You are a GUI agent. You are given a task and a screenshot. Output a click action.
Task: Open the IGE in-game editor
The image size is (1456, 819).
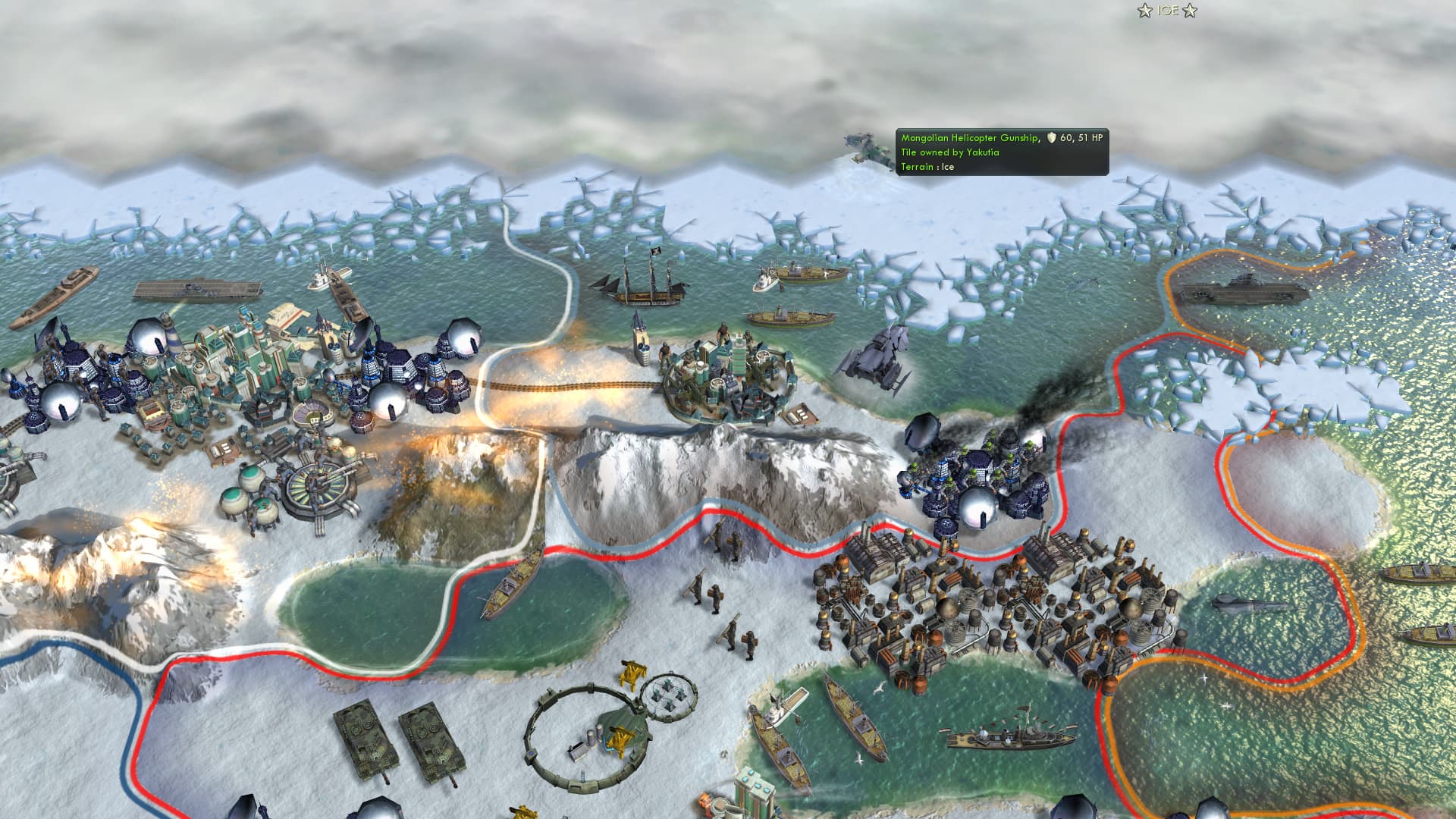click(x=1168, y=11)
